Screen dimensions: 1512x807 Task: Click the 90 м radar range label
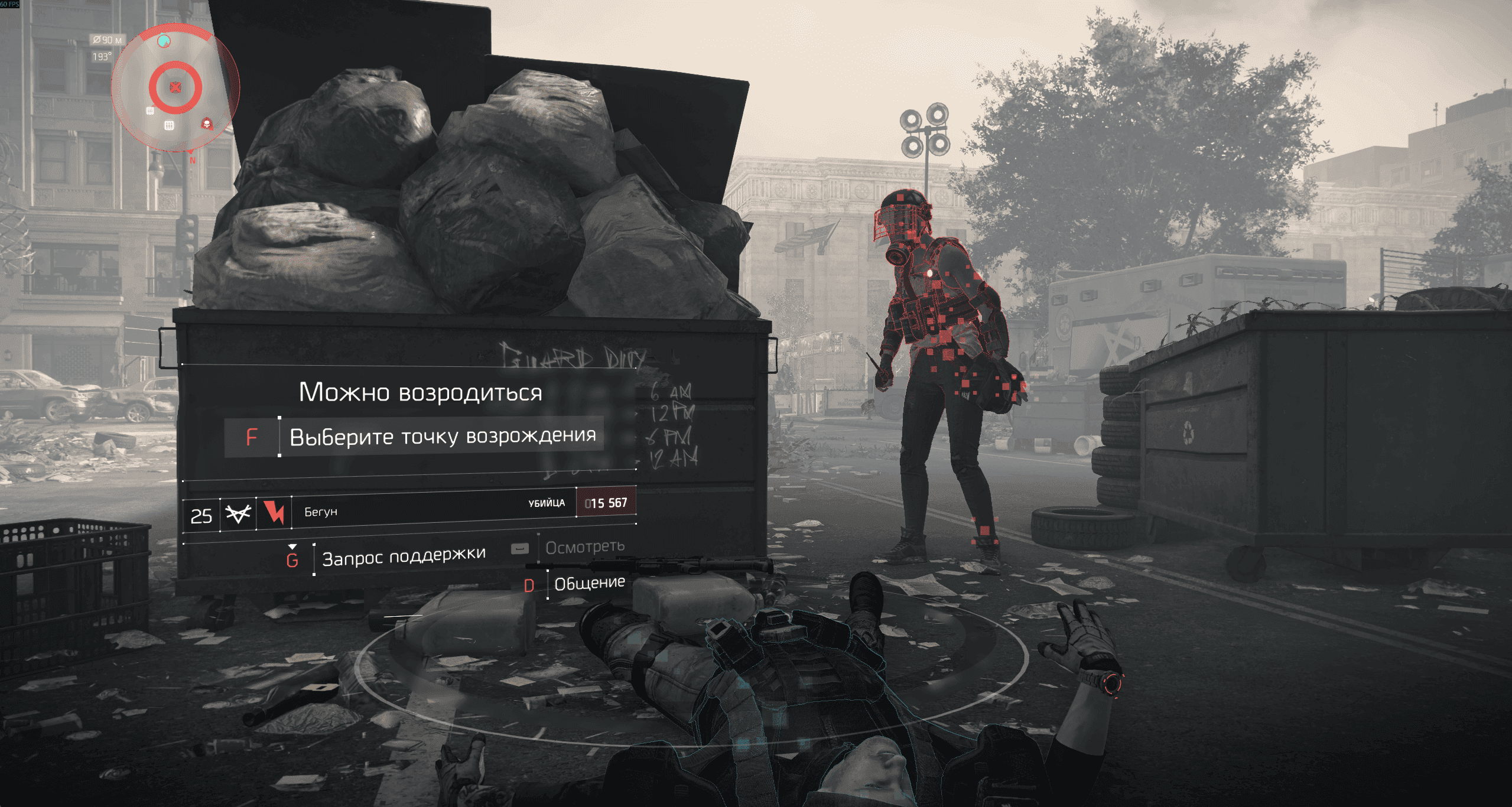pos(108,40)
